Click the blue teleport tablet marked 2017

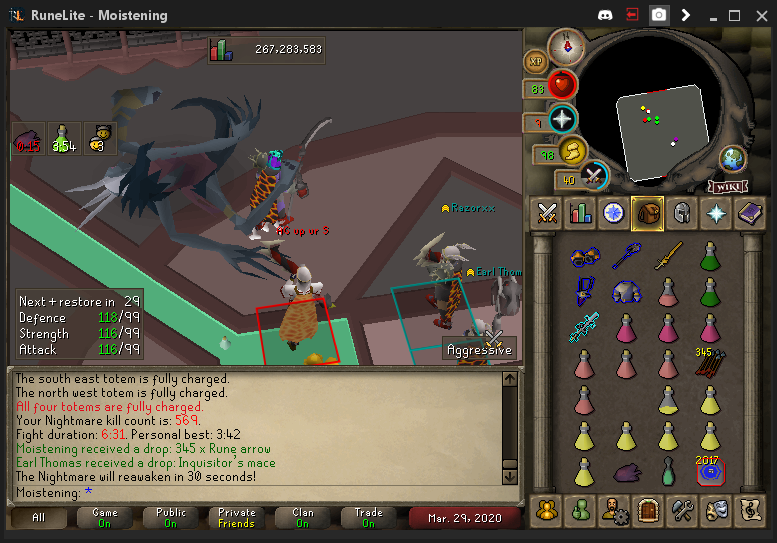click(709, 471)
